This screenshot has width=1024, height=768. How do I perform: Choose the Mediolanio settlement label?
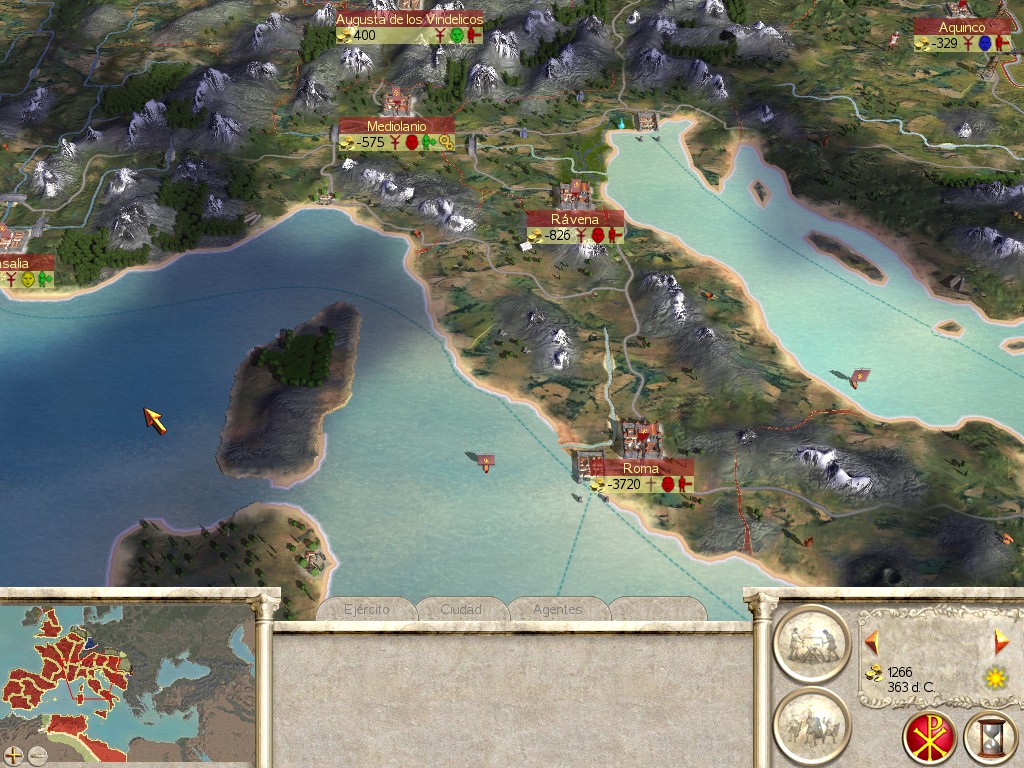[x=396, y=126]
